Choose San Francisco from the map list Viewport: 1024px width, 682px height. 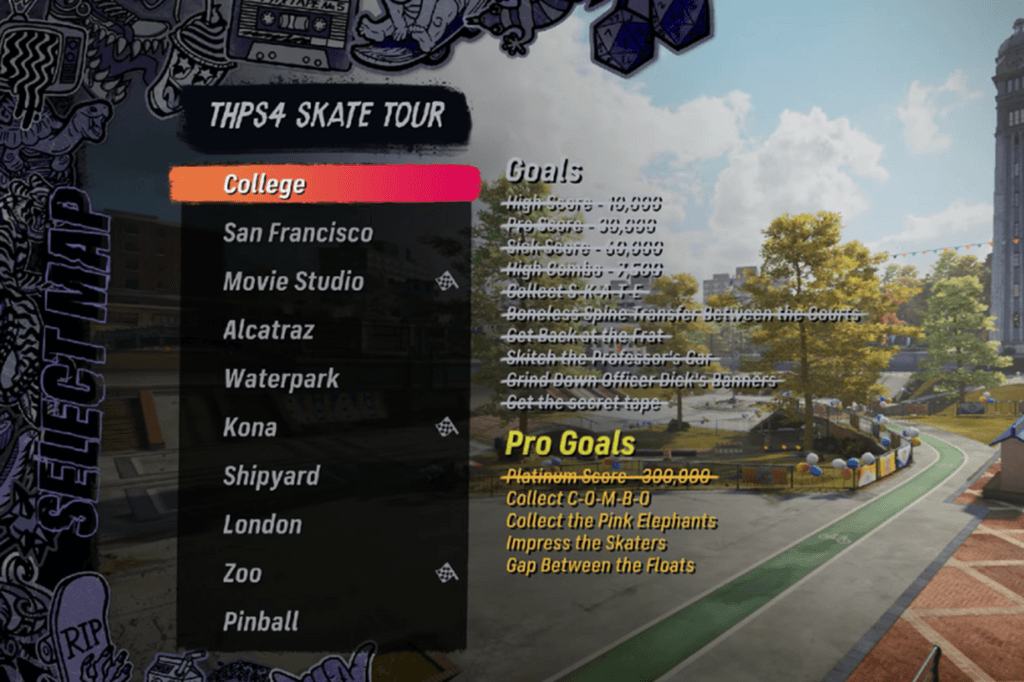coord(297,233)
